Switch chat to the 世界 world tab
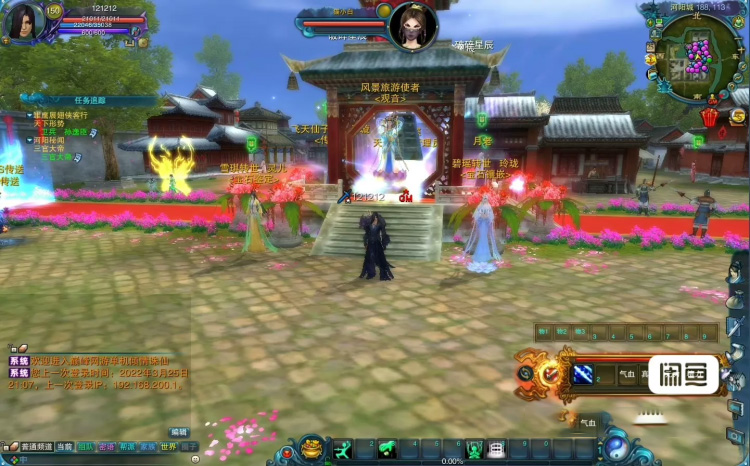 coord(168,447)
